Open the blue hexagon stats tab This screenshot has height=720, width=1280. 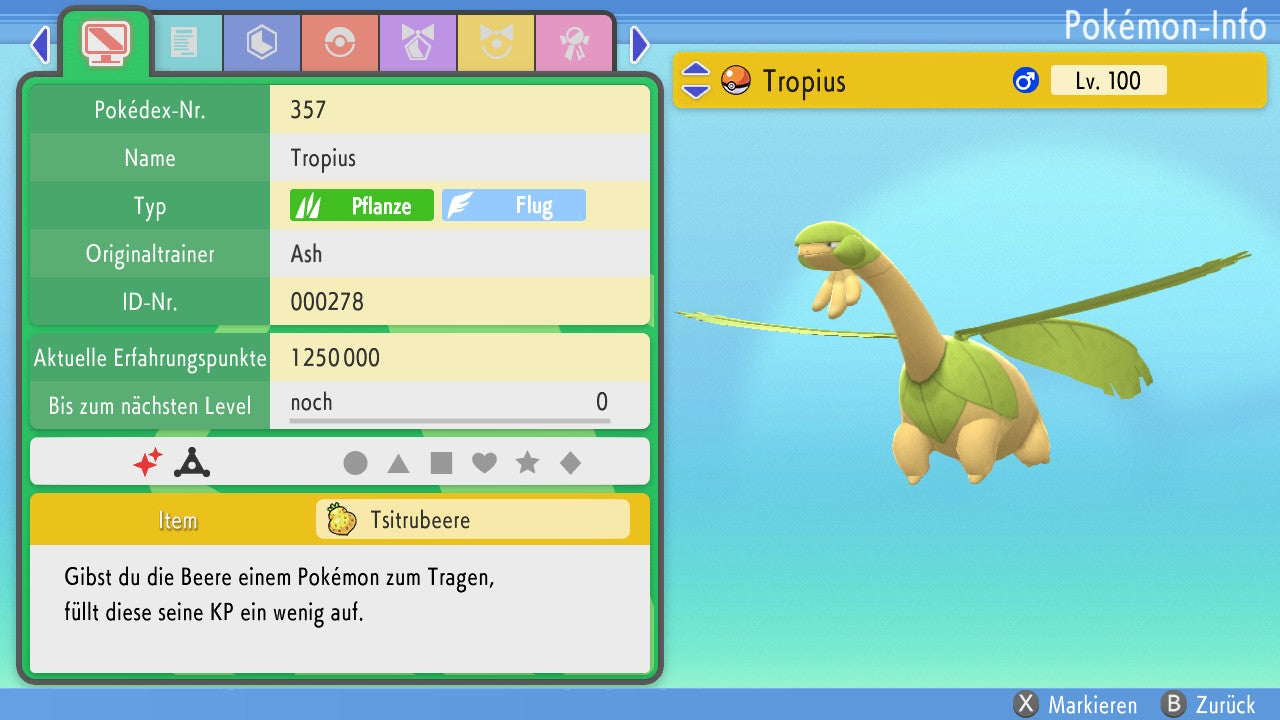(x=262, y=42)
